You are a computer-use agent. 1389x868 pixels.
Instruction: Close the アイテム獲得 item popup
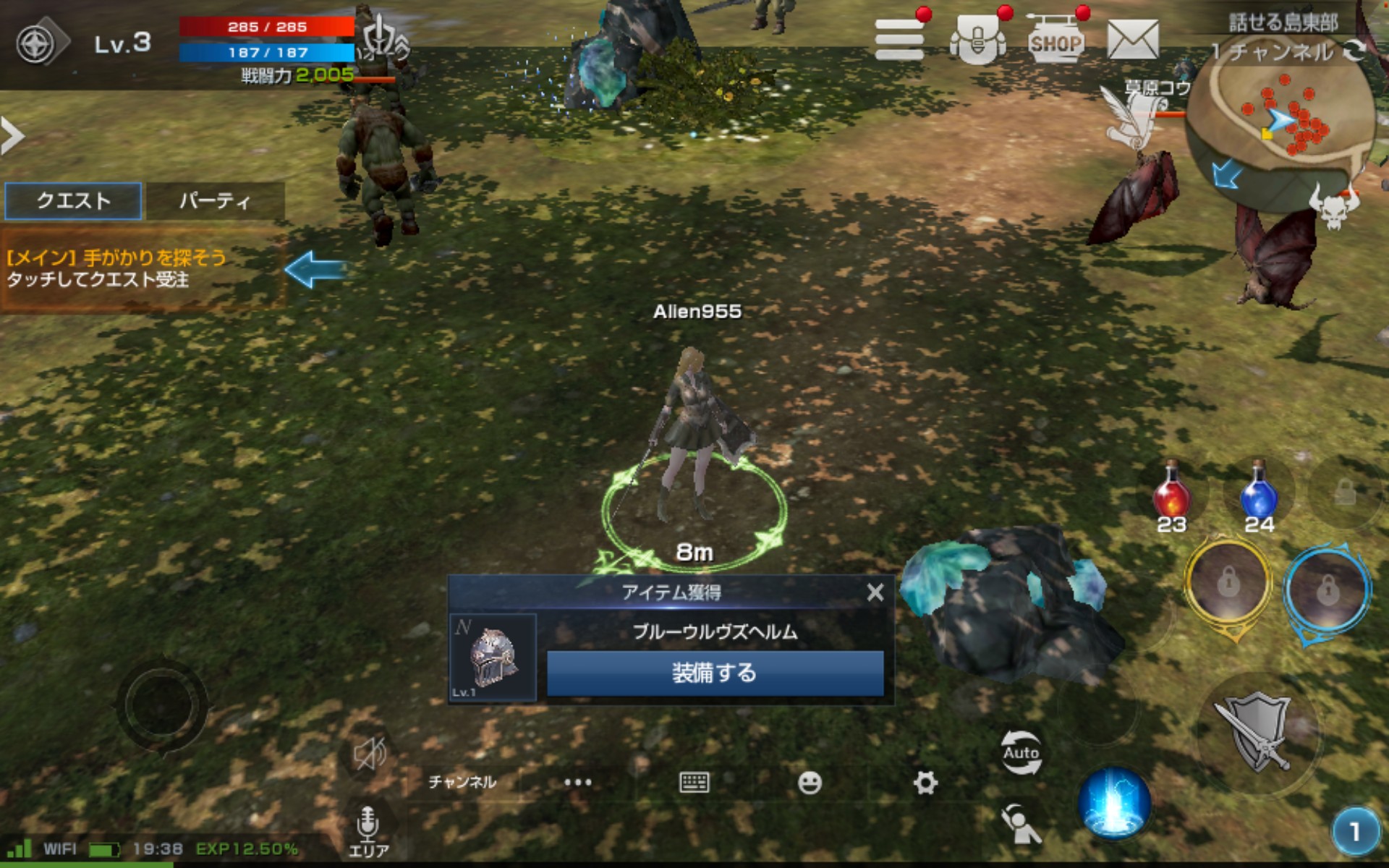(x=875, y=593)
